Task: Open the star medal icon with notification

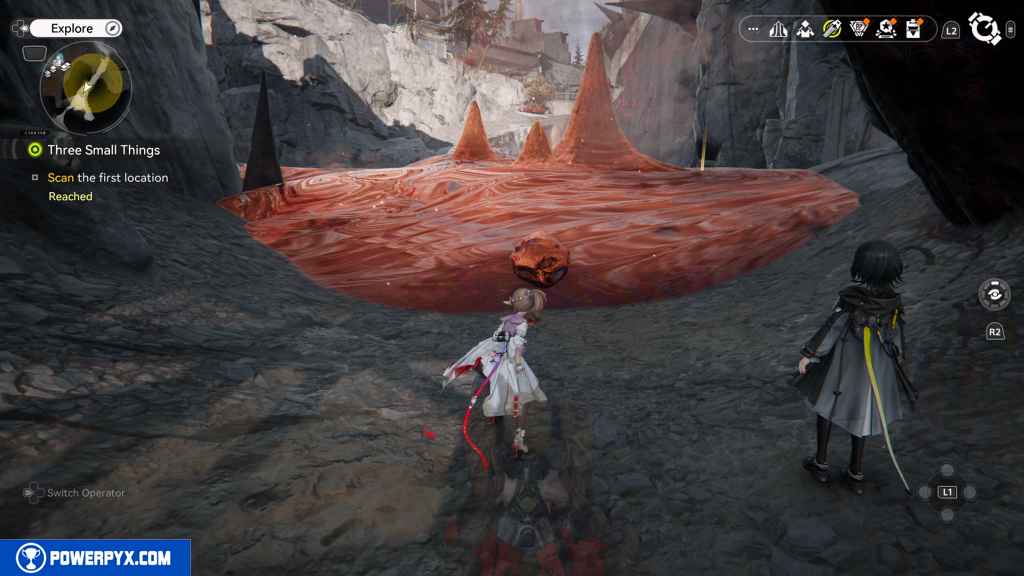Action: click(885, 30)
